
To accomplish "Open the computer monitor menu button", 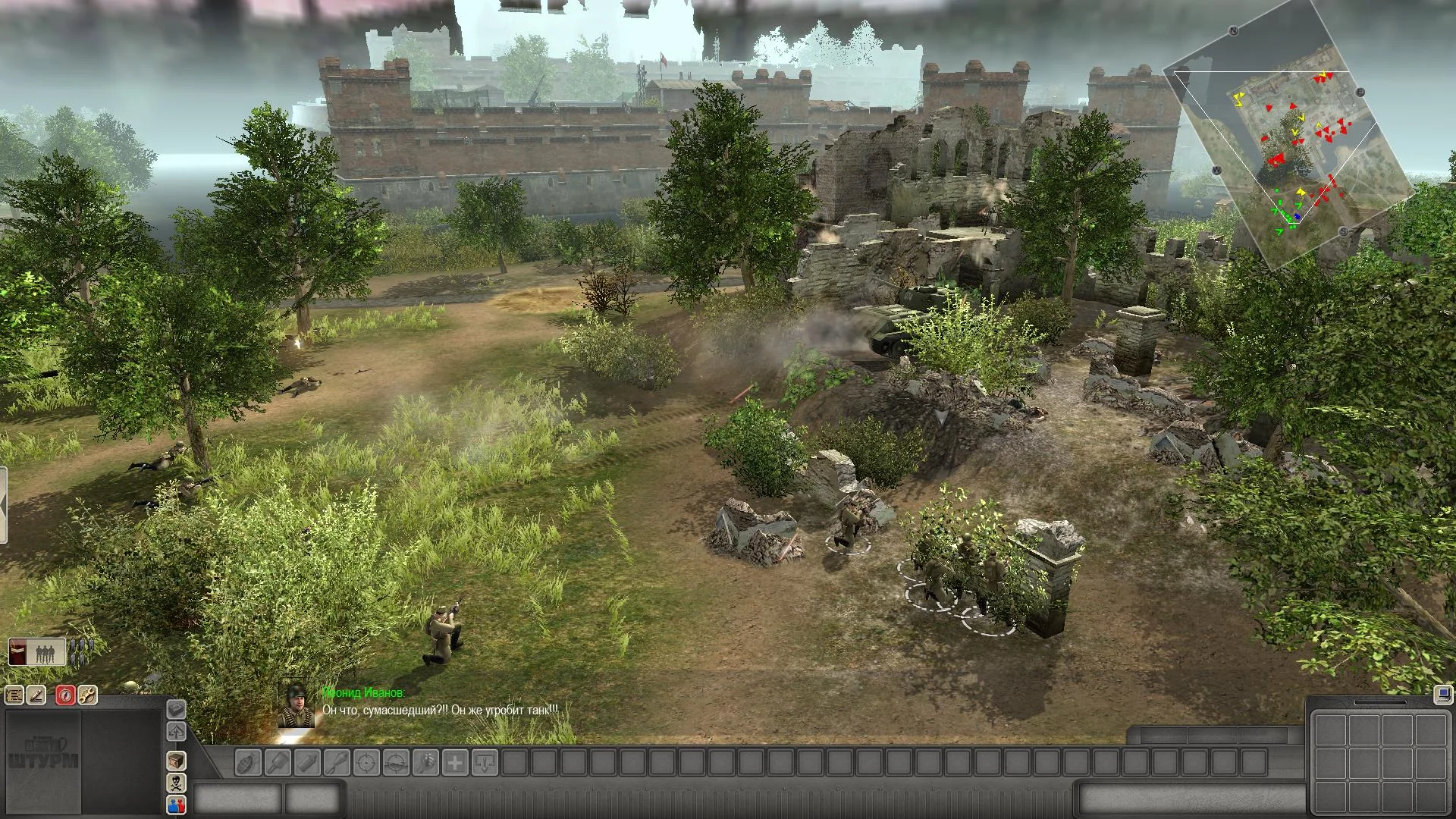I will coord(1442,695).
